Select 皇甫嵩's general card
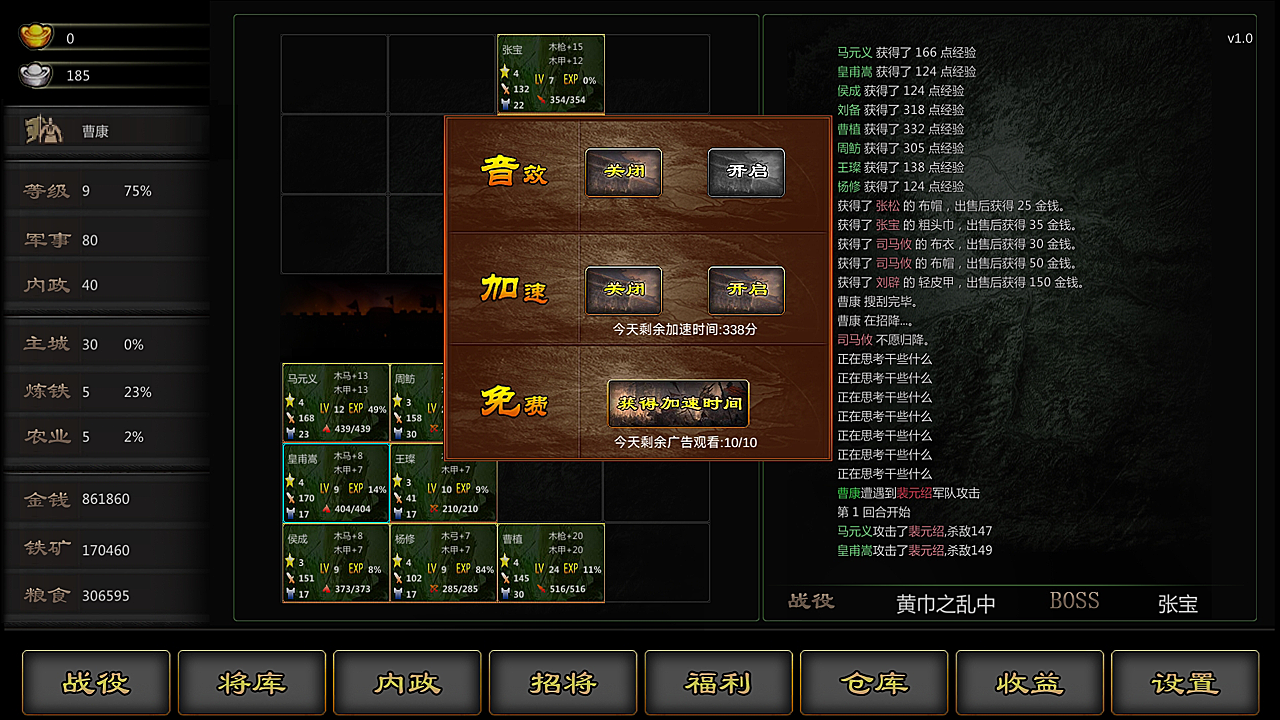This screenshot has width=1280, height=720. 335,484
